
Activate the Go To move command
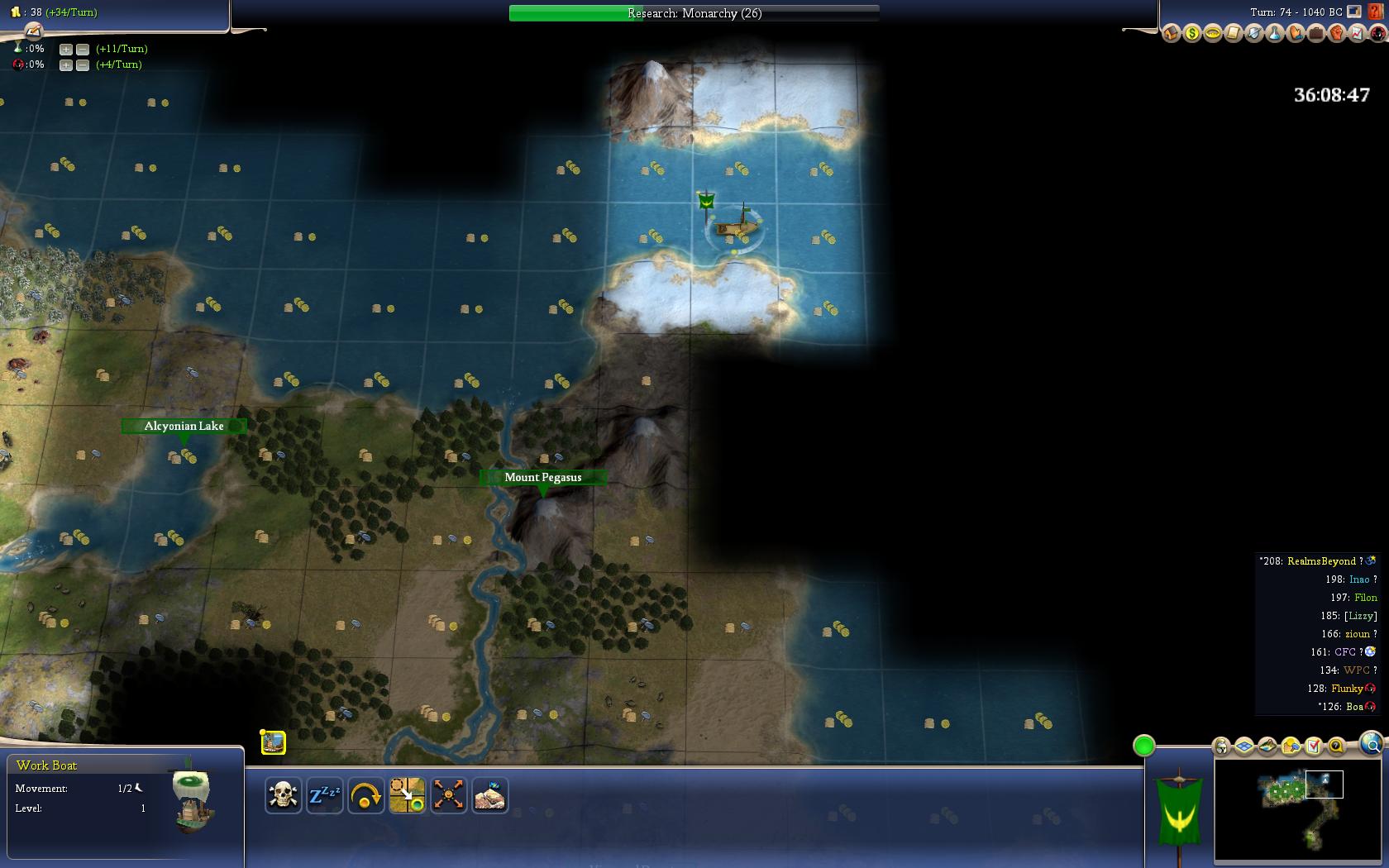pyautogui.click(x=407, y=796)
